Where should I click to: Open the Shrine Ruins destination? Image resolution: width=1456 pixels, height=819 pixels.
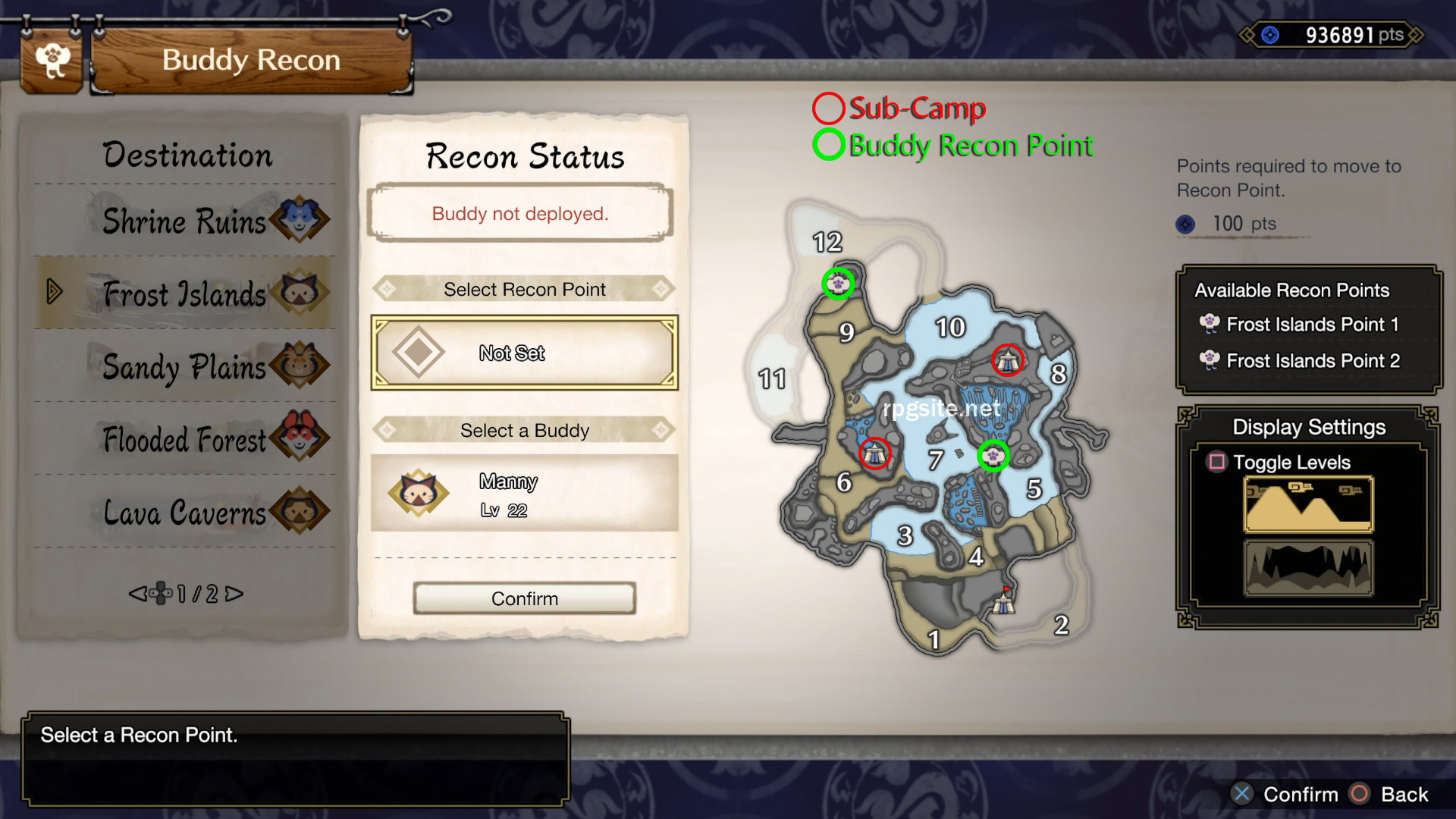click(x=185, y=221)
